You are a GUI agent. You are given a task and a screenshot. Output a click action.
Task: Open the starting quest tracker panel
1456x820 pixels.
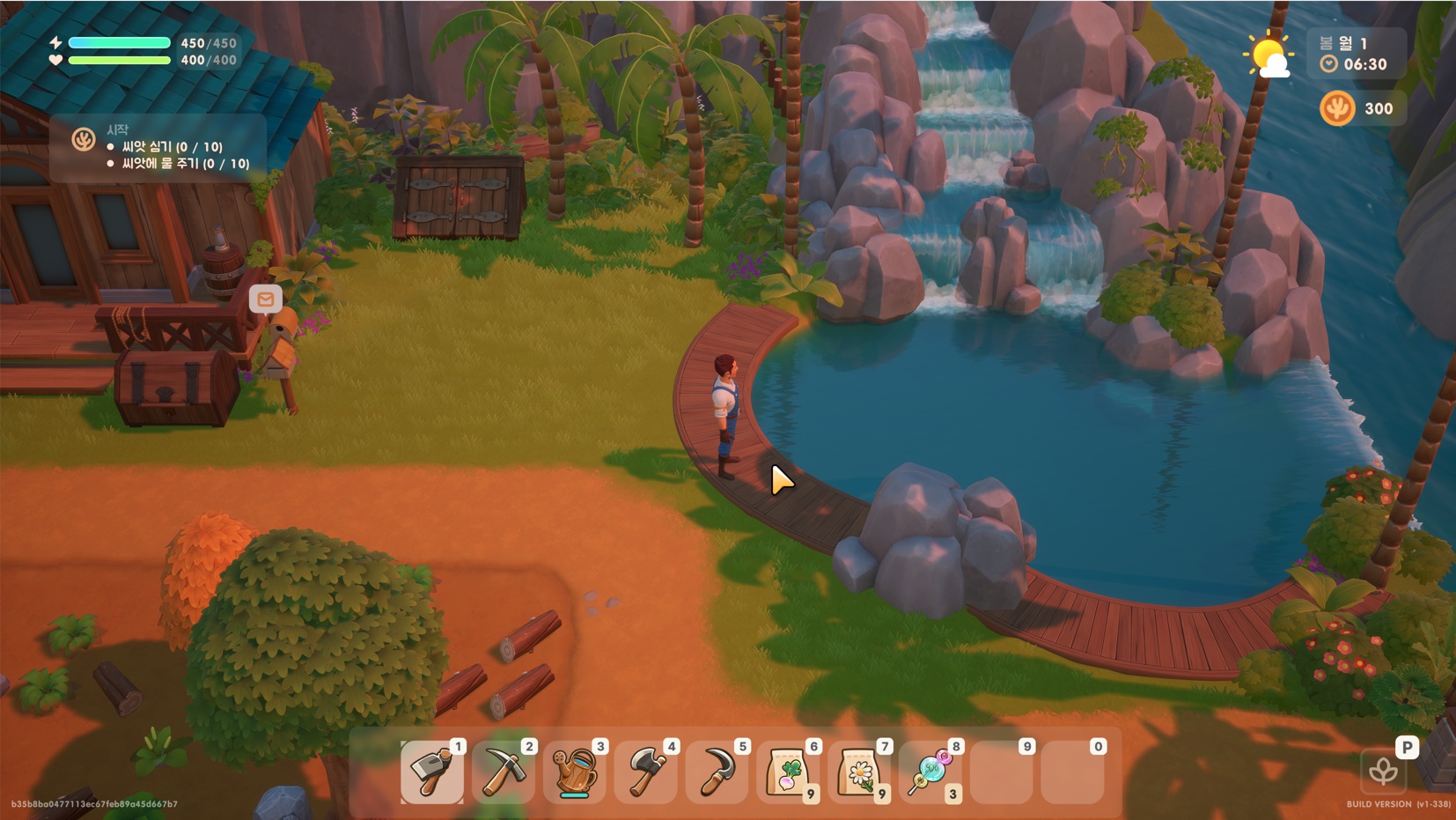[x=158, y=147]
